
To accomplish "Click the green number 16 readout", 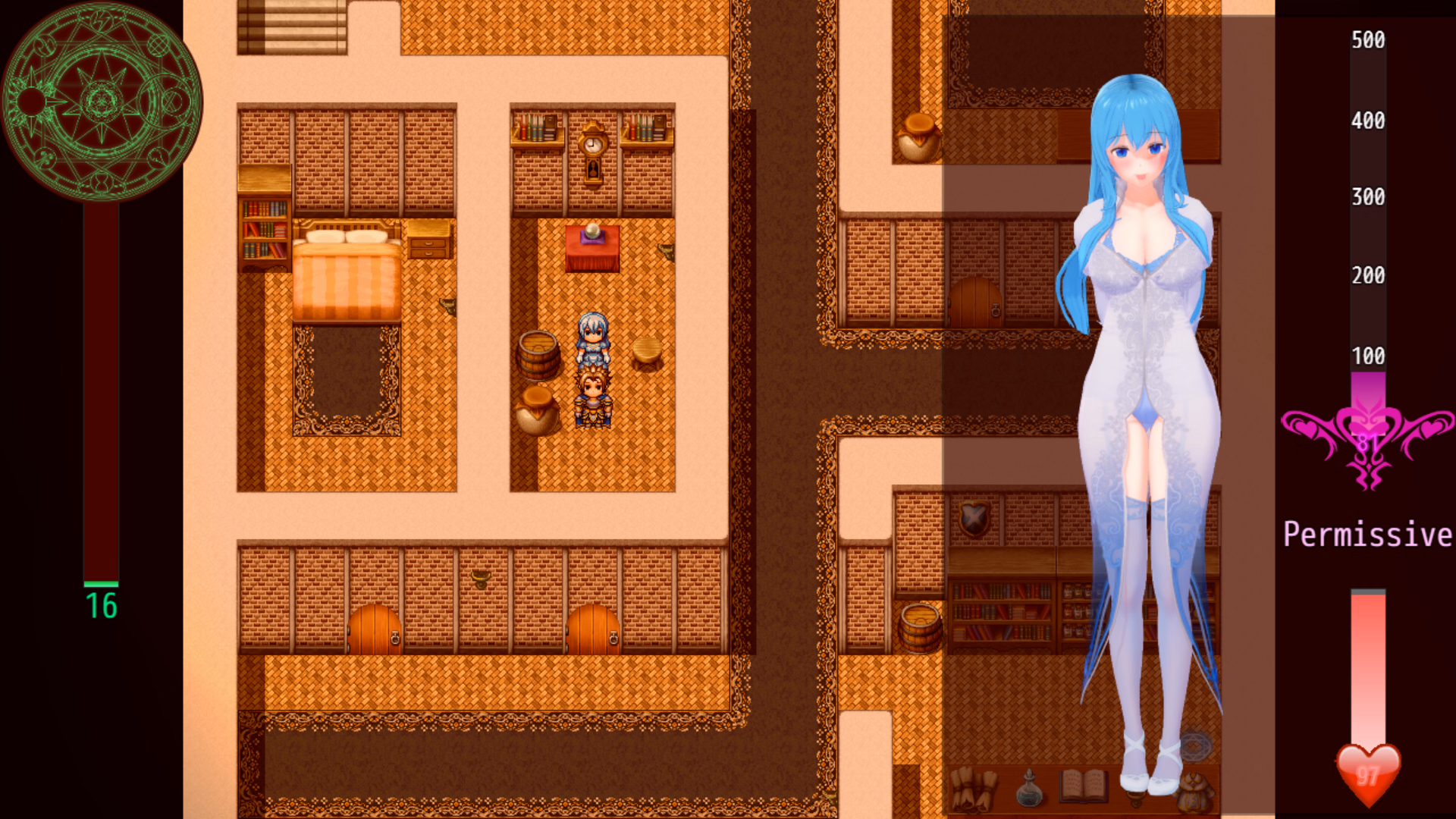I will (101, 604).
